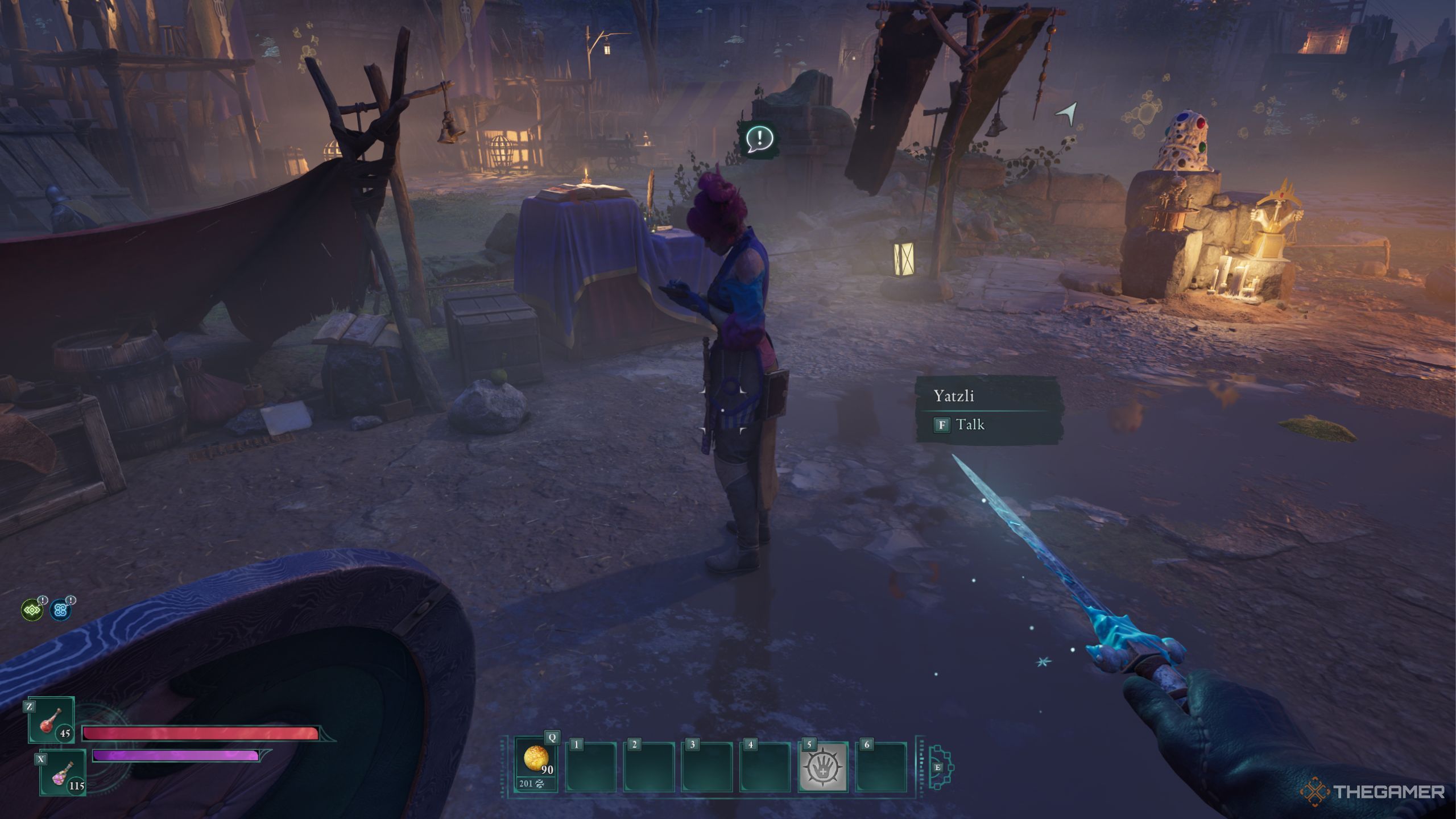The width and height of the screenshot is (1456, 819).
Task: Click the blue knot notification icon
Action: pos(60,610)
